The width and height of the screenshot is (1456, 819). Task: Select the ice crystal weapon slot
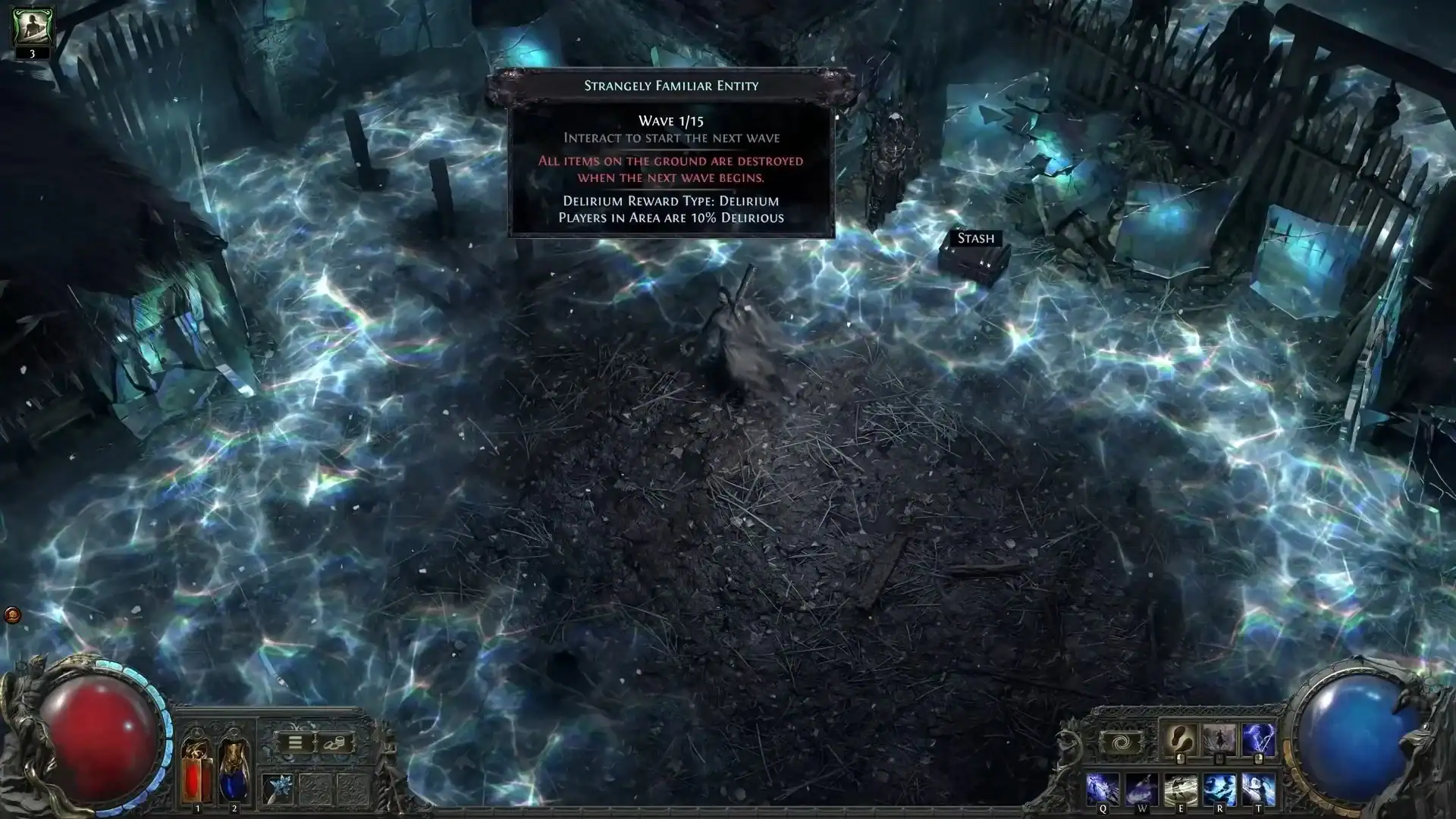click(x=277, y=789)
